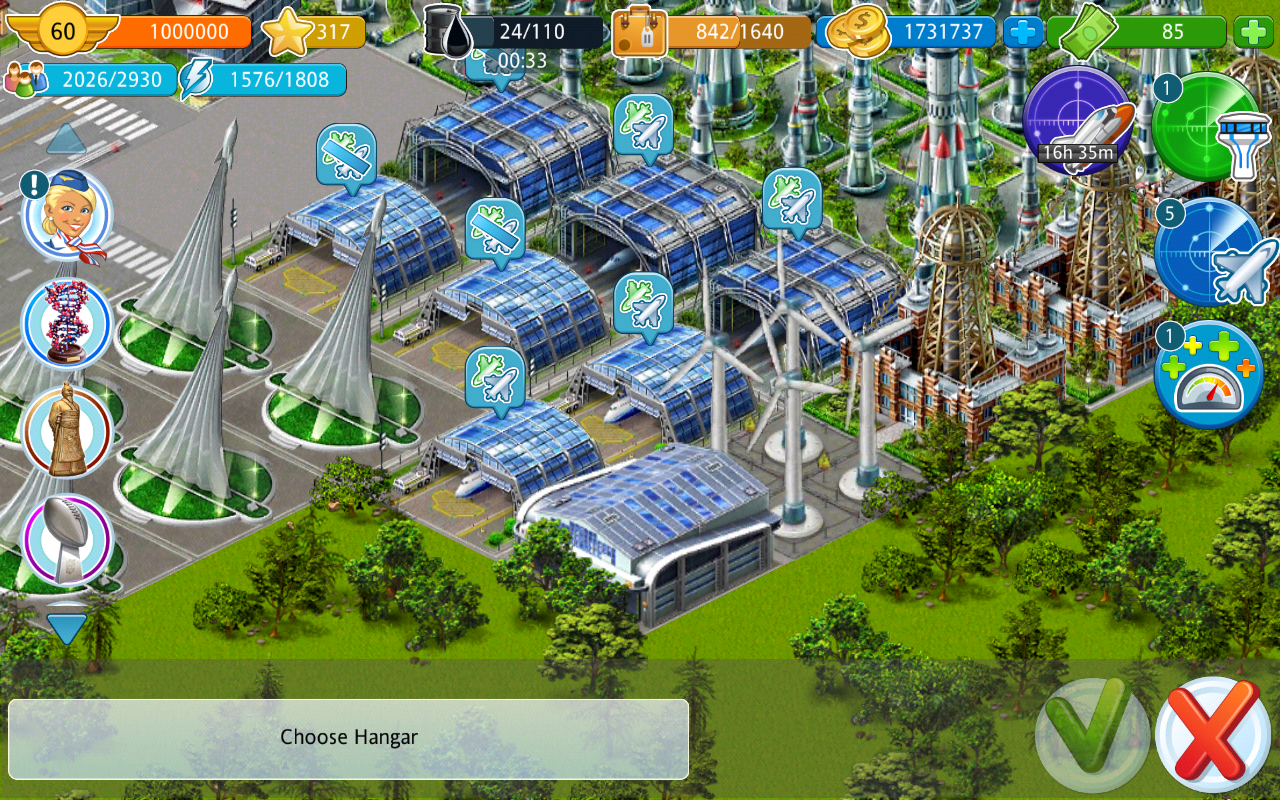Screen dimensions: 1280x800
Task: Open the suitcase warehouse indicator
Action: click(x=638, y=33)
